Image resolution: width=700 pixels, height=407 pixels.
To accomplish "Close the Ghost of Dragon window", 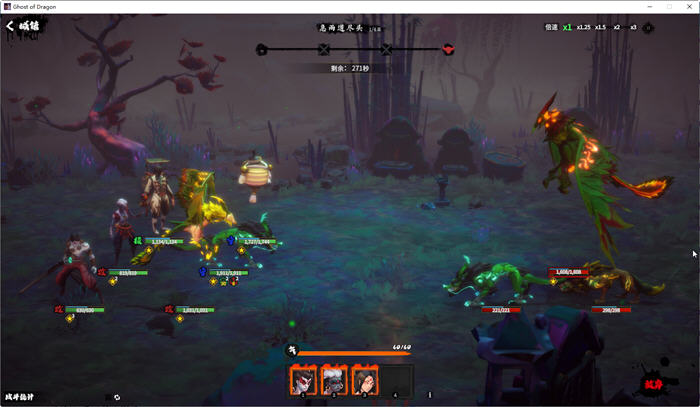I will [x=689, y=6].
